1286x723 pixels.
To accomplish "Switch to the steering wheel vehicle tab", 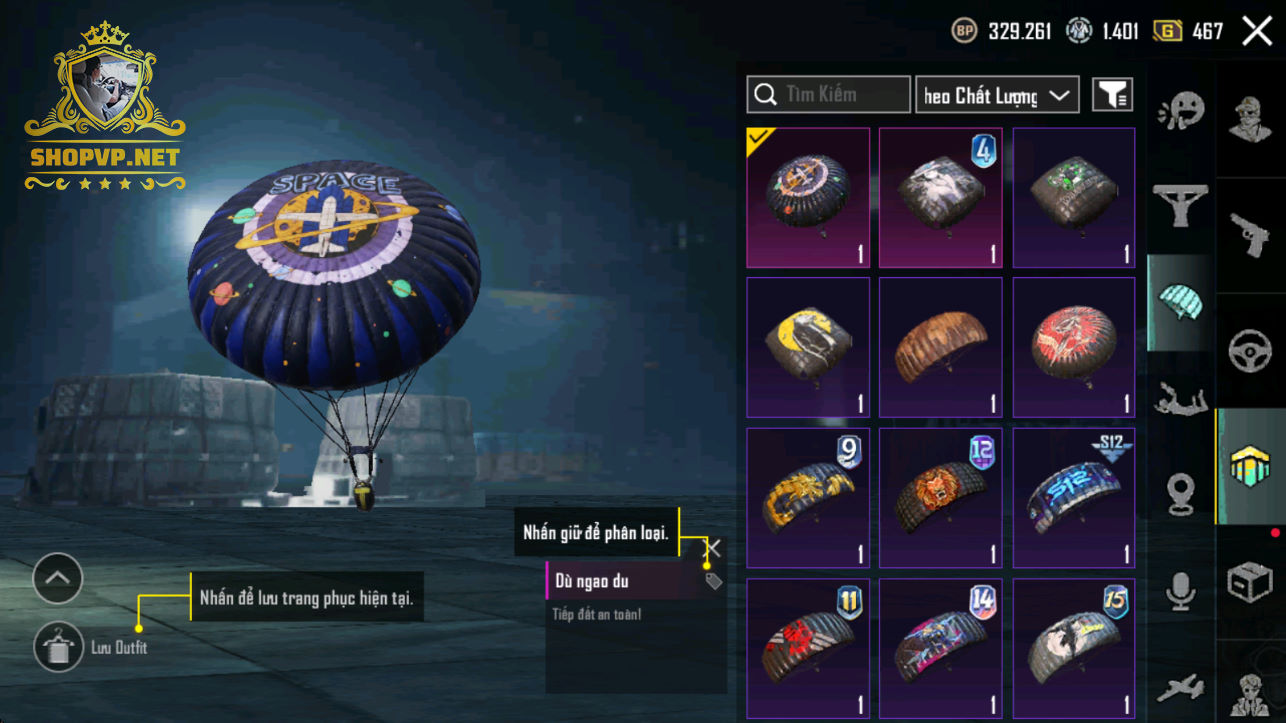I will (x=1250, y=351).
